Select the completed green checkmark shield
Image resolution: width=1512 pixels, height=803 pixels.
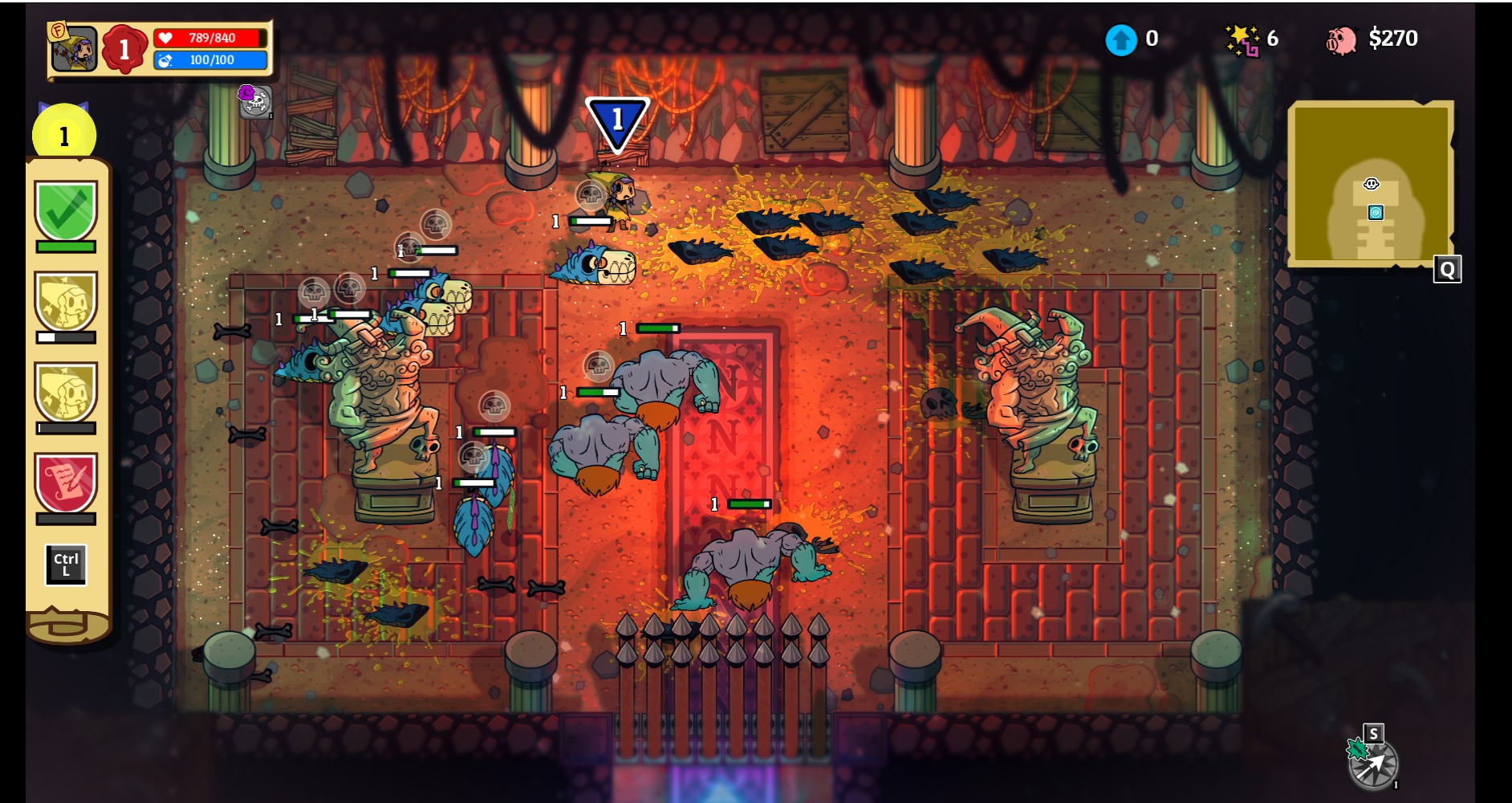point(66,210)
